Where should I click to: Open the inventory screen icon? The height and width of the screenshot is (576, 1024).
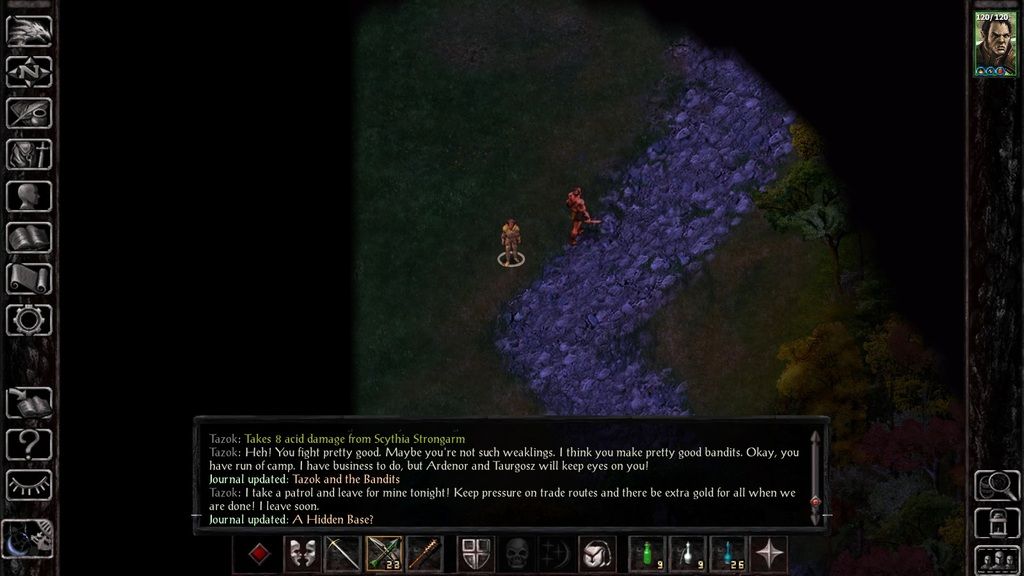[29, 154]
